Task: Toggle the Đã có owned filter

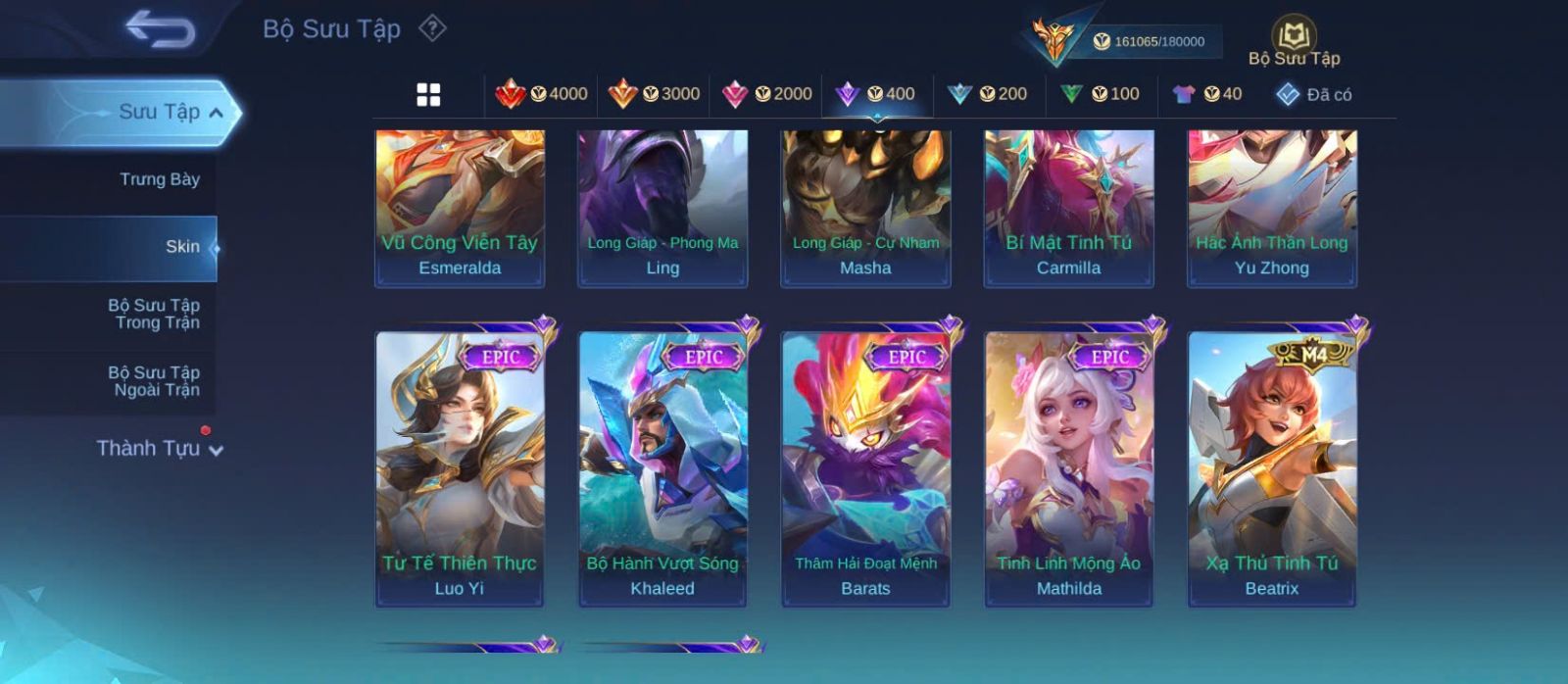Action: tap(1314, 94)
